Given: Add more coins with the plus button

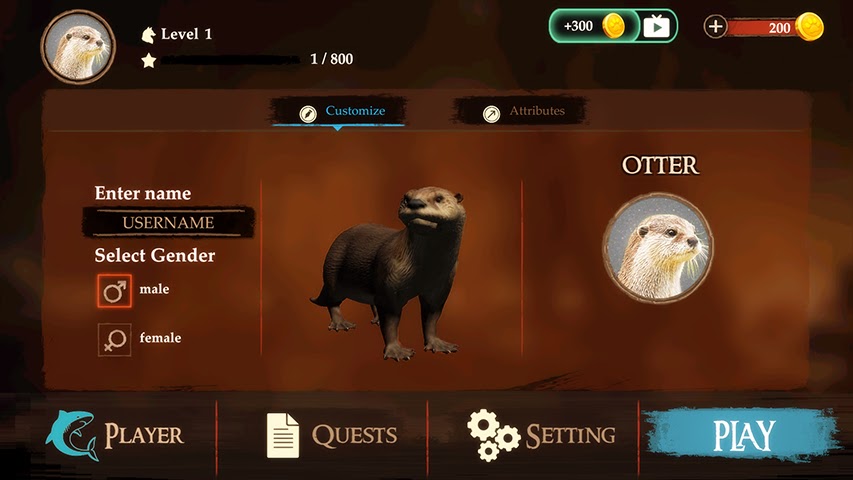Looking at the screenshot, I should click(x=715, y=27).
